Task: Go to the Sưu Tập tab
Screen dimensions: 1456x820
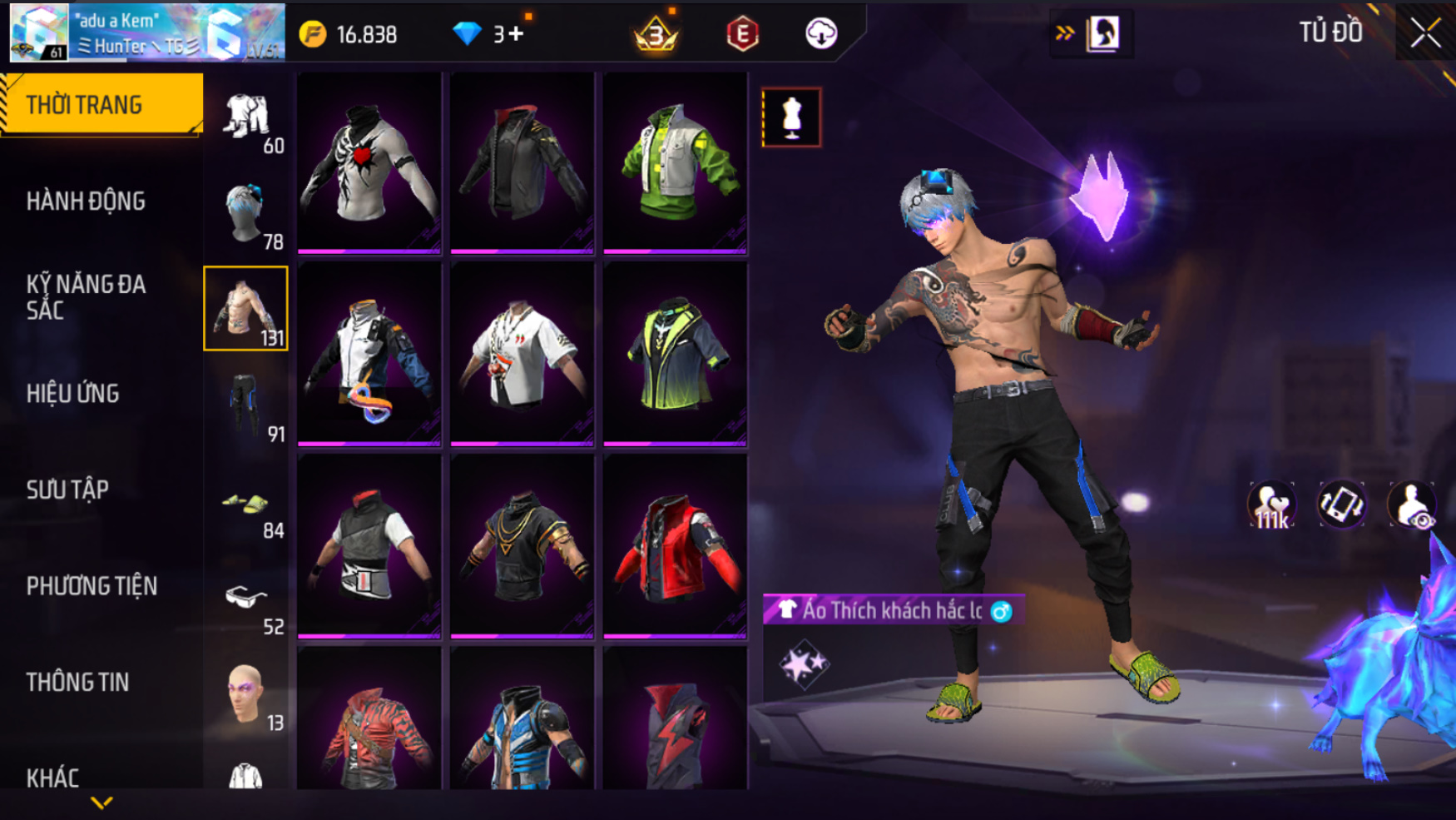Action: point(67,490)
